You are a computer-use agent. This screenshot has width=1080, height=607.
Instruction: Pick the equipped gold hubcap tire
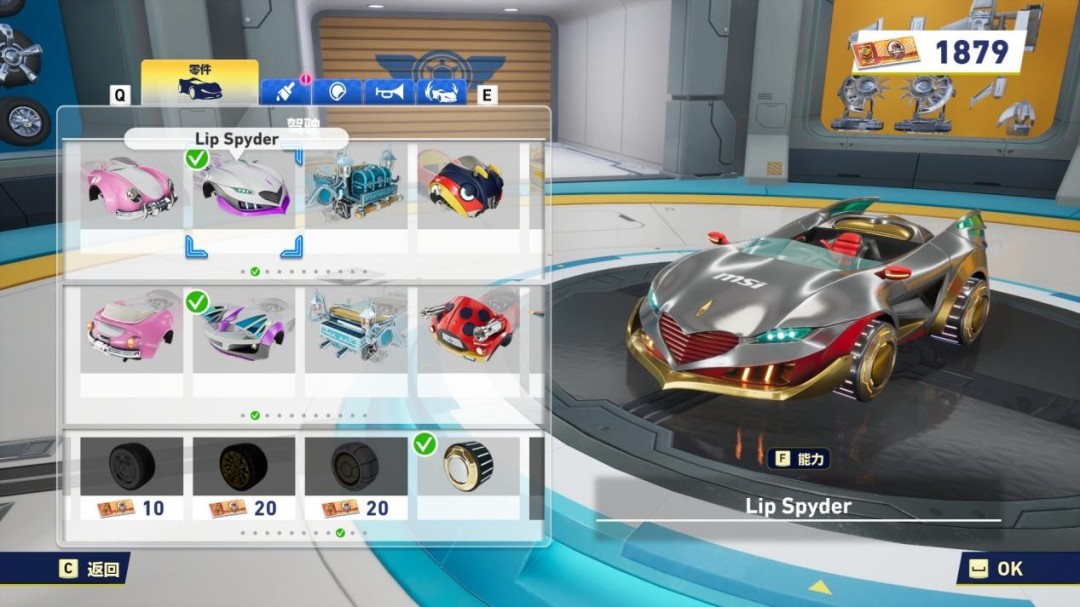[x=466, y=470]
